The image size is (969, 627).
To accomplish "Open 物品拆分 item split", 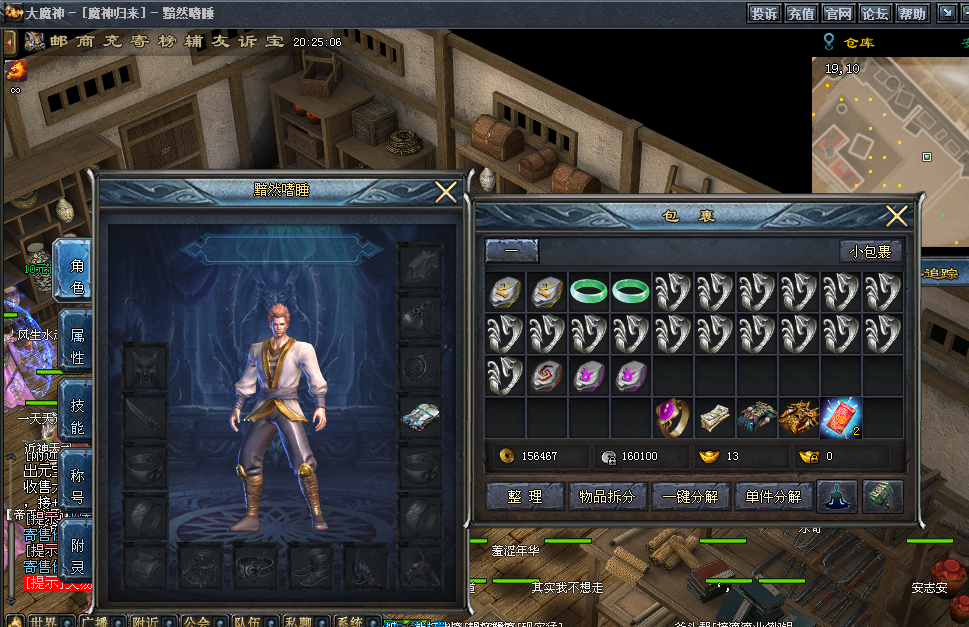I will [607, 496].
